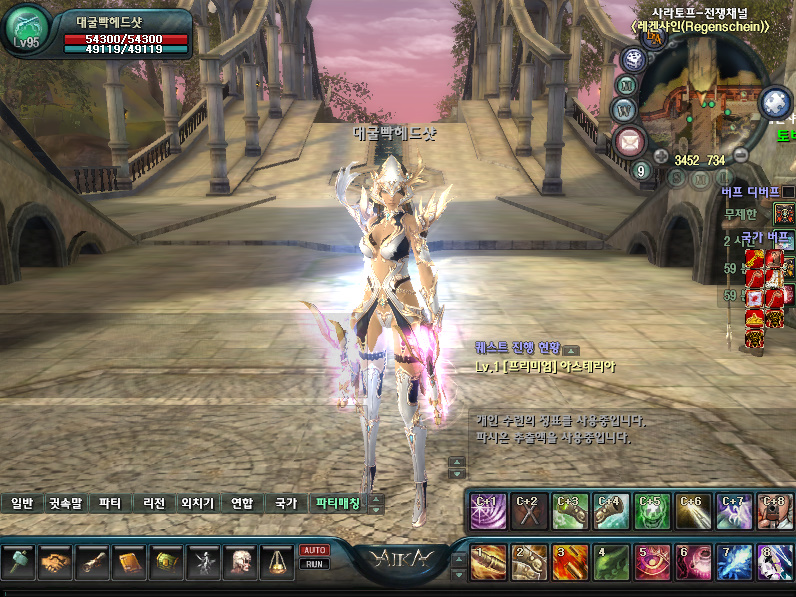
Task: Open the 파티 party chat tab
Action: click(x=110, y=504)
